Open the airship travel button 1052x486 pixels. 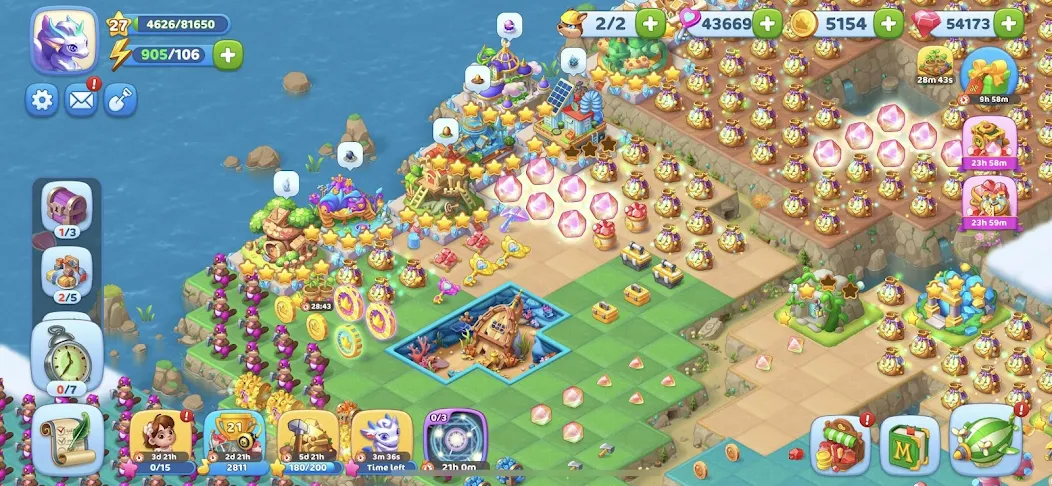(986, 440)
